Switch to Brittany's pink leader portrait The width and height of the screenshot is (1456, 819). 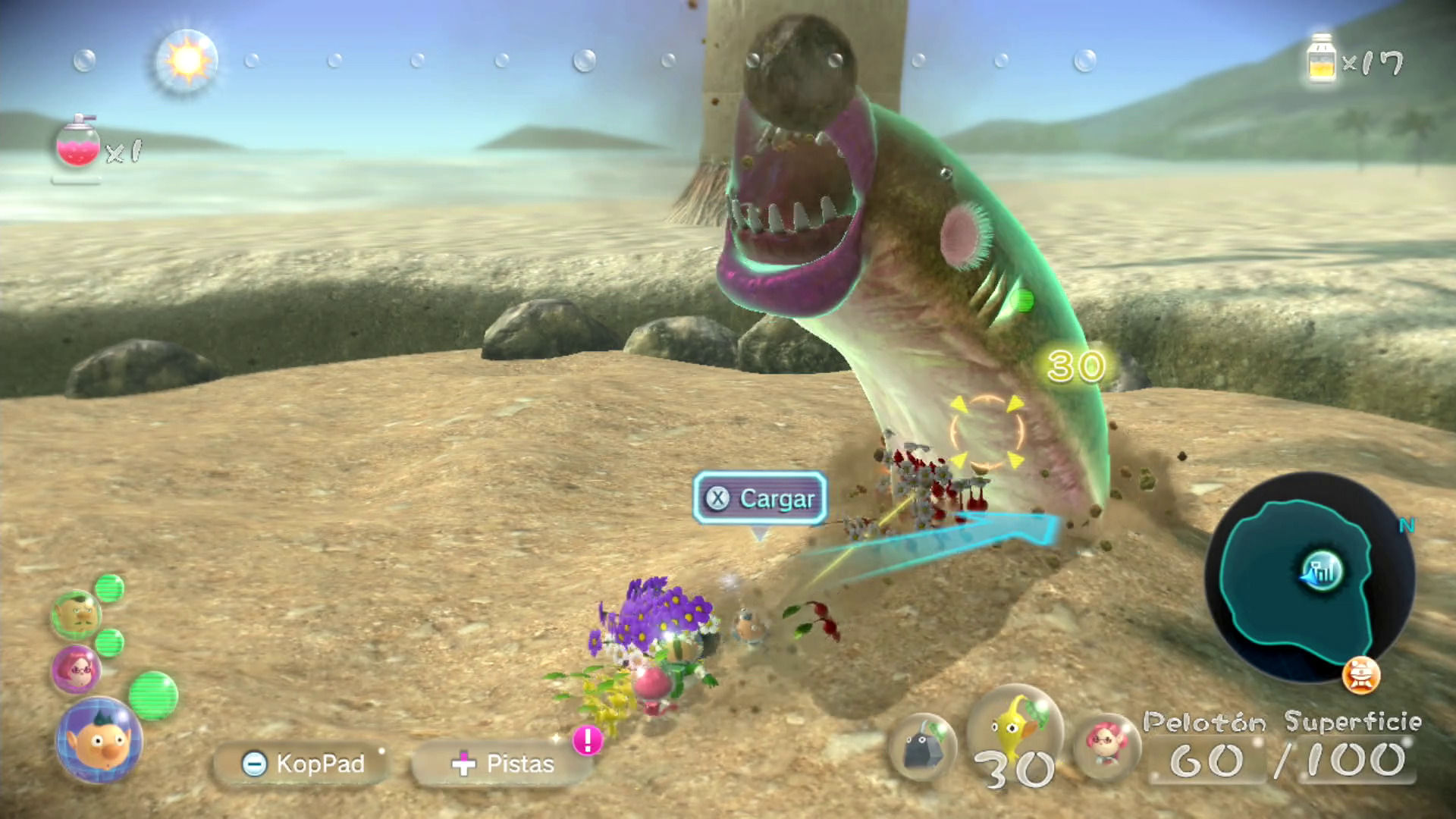pos(75,670)
